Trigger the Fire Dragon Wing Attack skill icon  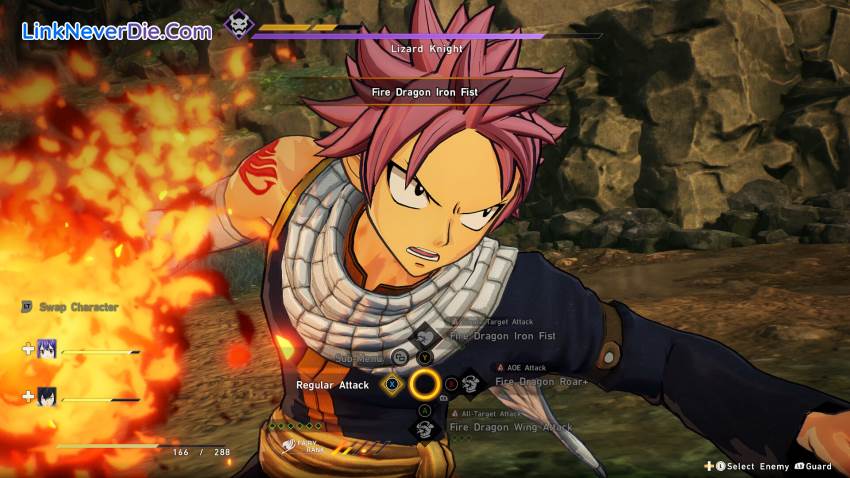tap(425, 428)
